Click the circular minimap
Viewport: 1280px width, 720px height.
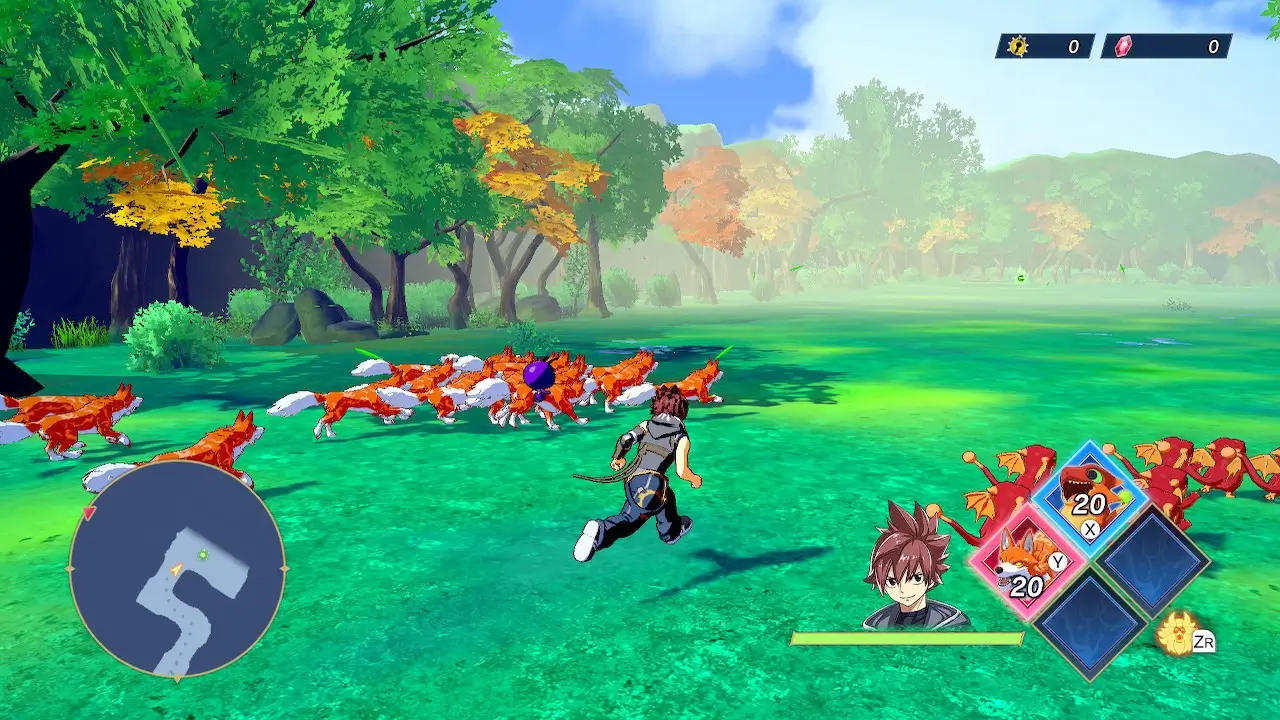coord(177,569)
